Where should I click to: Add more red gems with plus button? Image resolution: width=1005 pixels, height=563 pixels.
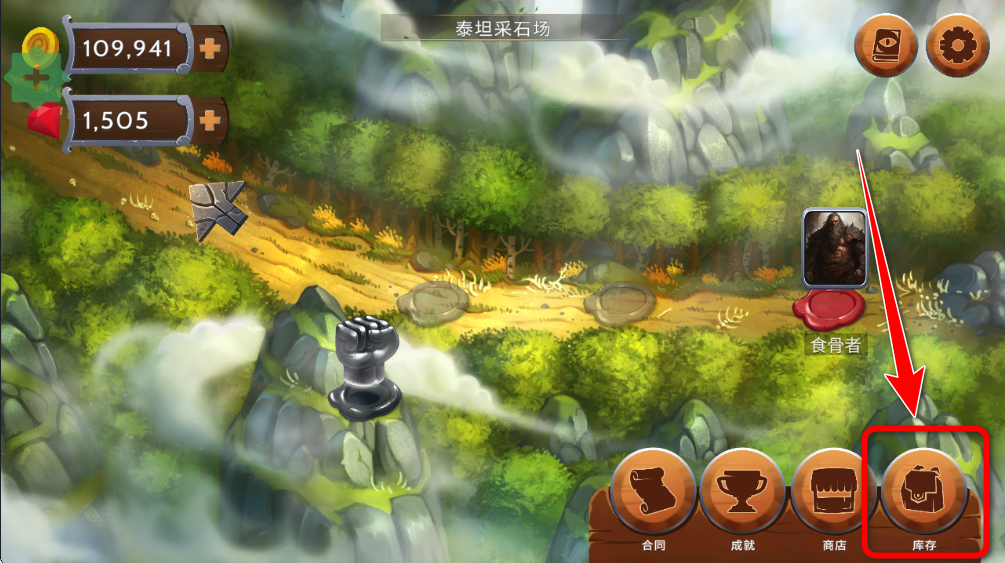pos(210,121)
